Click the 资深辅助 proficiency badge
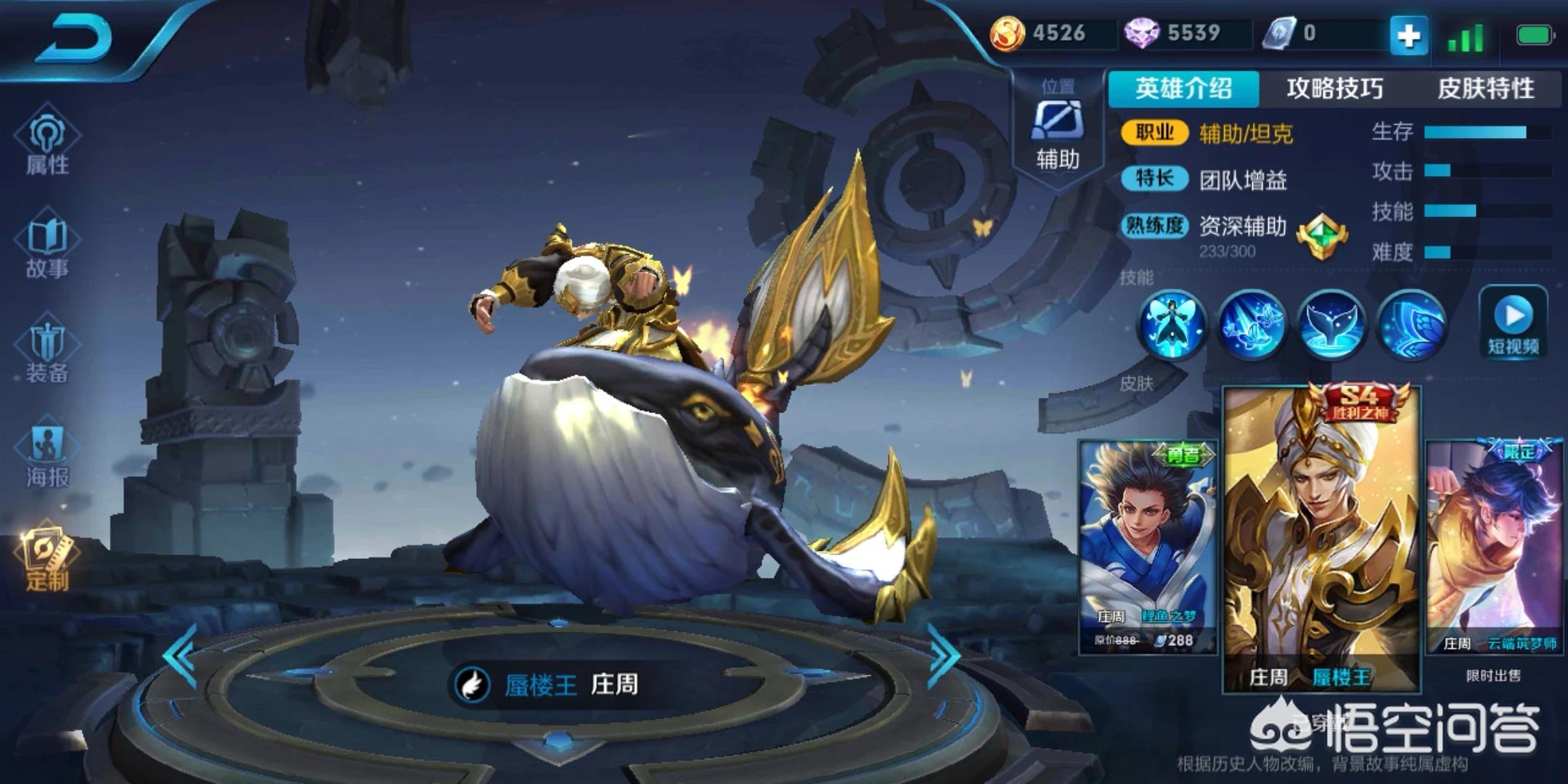The image size is (1568, 784). [x=1321, y=237]
